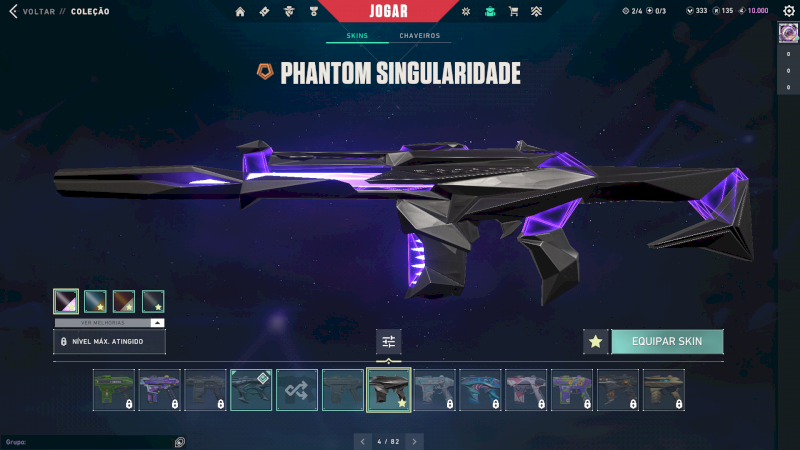The image size is (800, 450).
Task: Click the Nível Máx. Atingido level box
Action: 109,342
